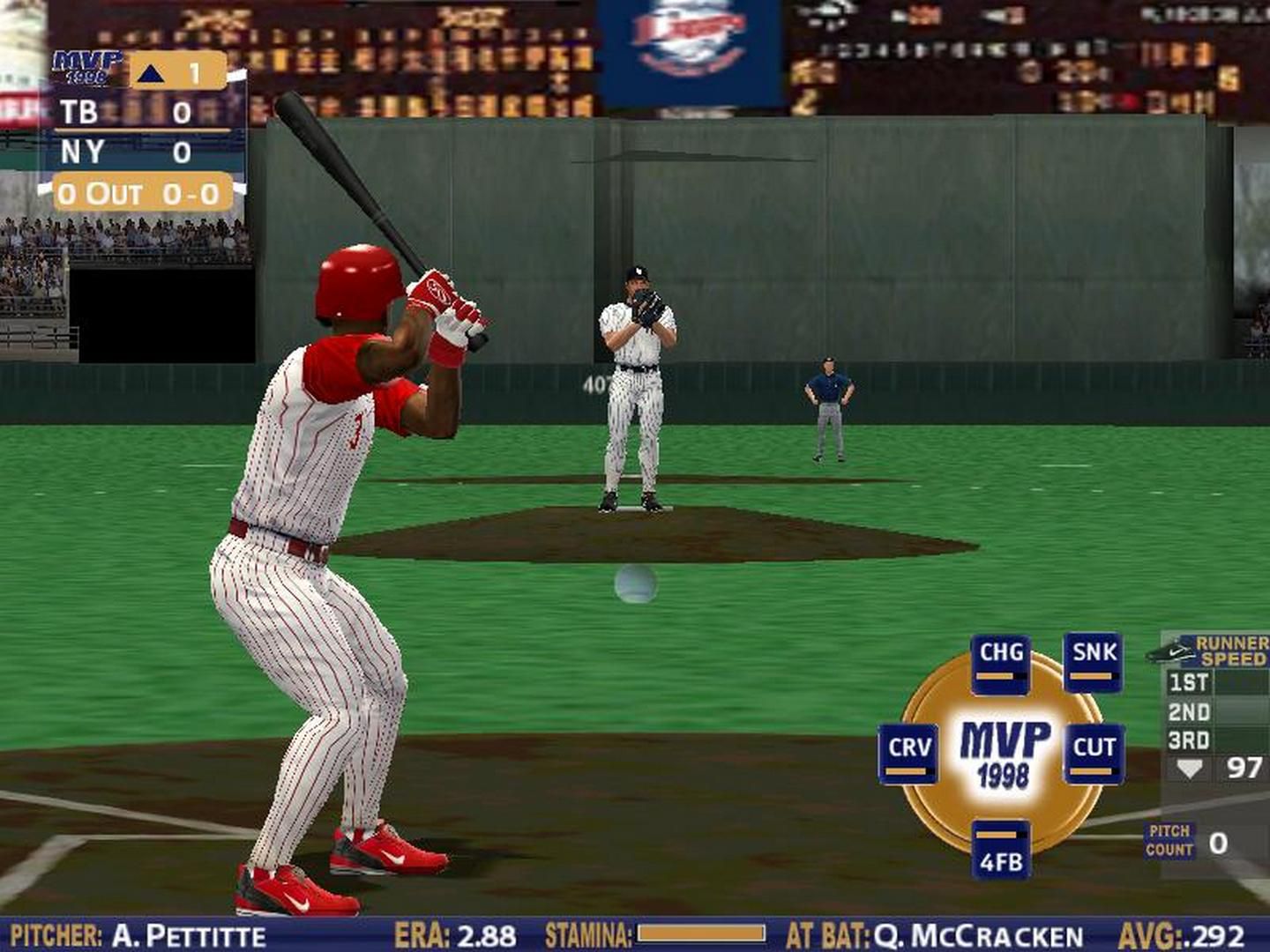The image size is (1270, 952).
Task: Select the CHG changeup pitch
Action: tap(1001, 662)
